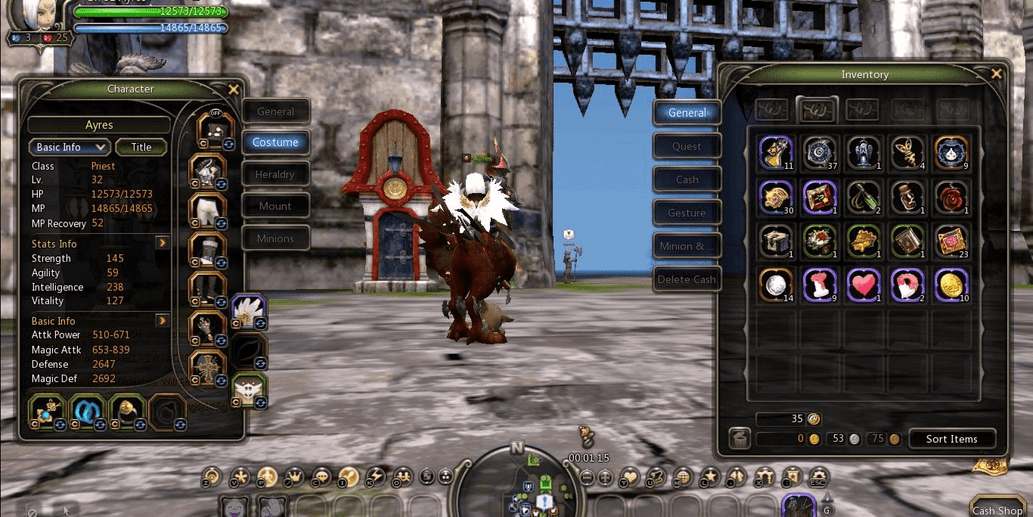
Task: Click the Title button
Action: click(x=142, y=147)
